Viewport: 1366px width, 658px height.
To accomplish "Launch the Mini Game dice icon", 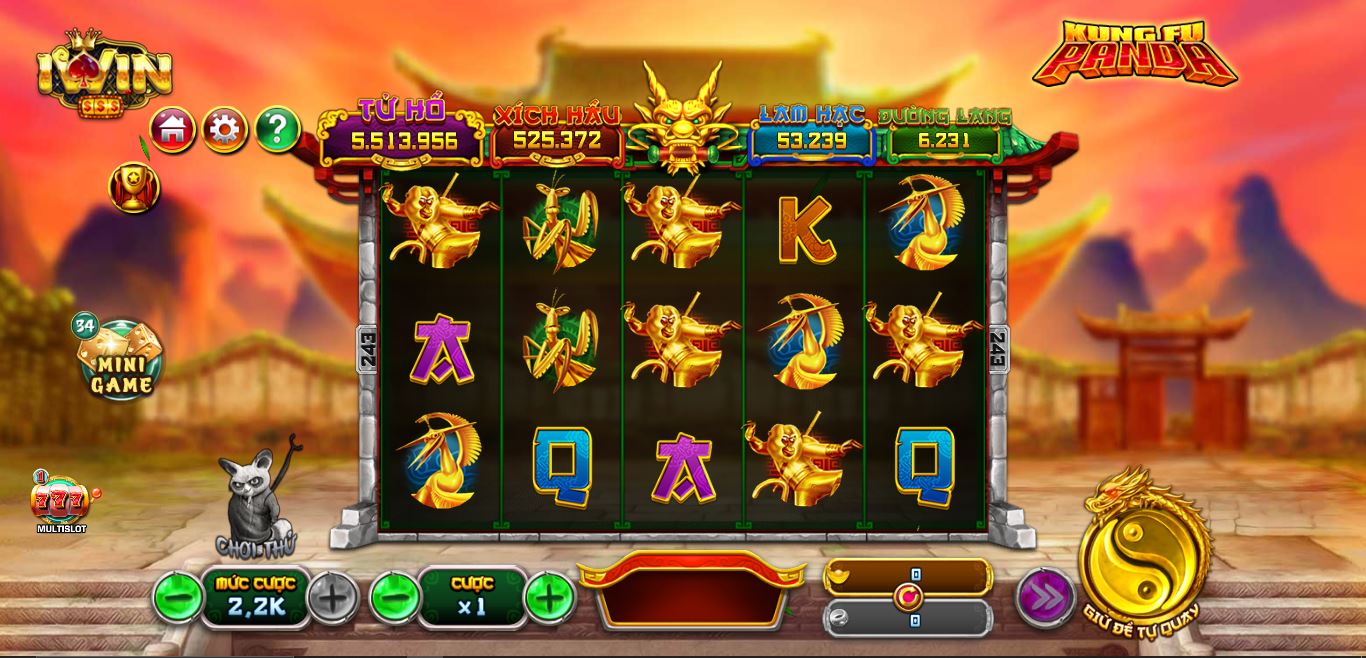I will point(119,358).
